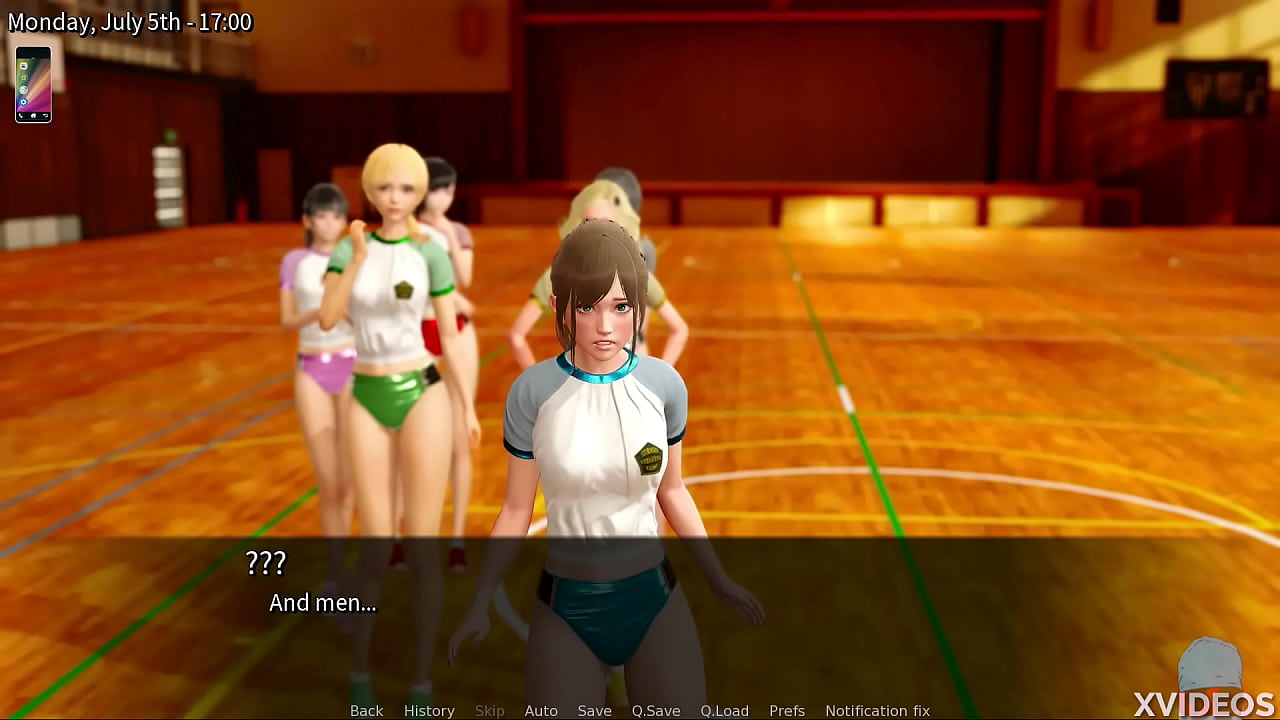Image resolution: width=1280 pixels, height=720 pixels.
Task: Tap the call icon on the phone's bottom bar
Action: point(20,115)
